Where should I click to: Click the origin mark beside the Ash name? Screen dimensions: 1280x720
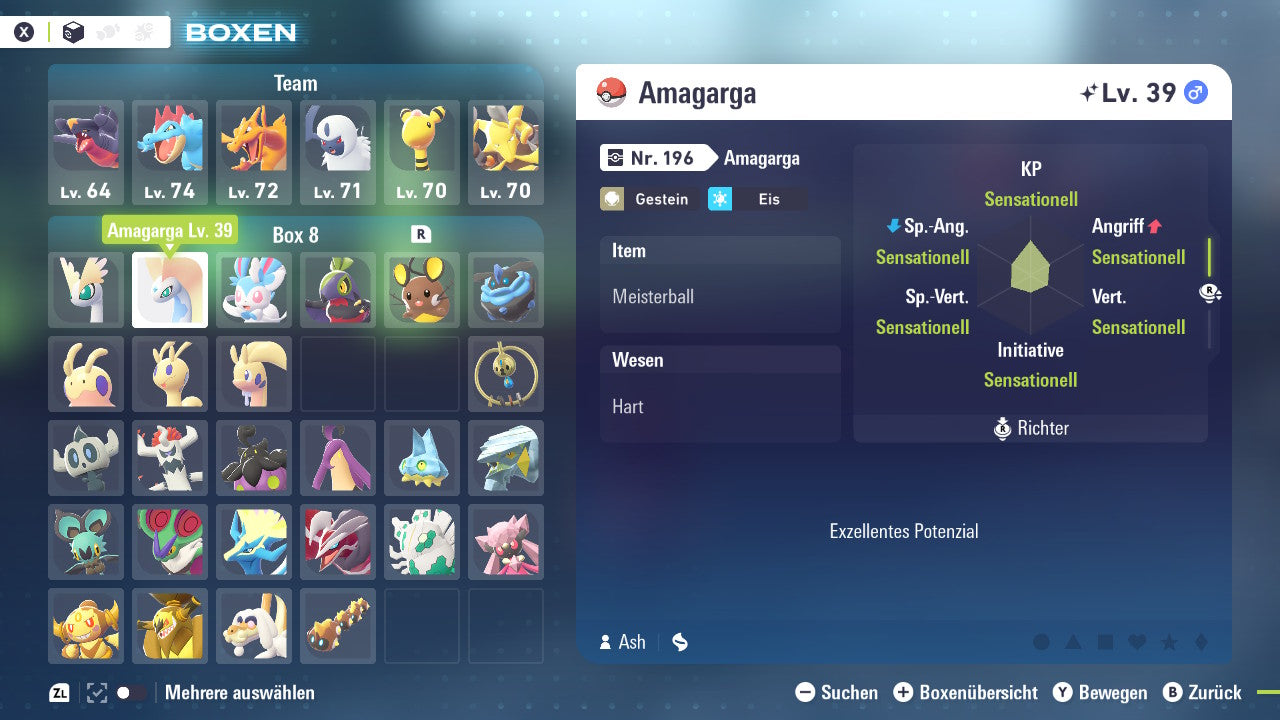tap(679, 642)
